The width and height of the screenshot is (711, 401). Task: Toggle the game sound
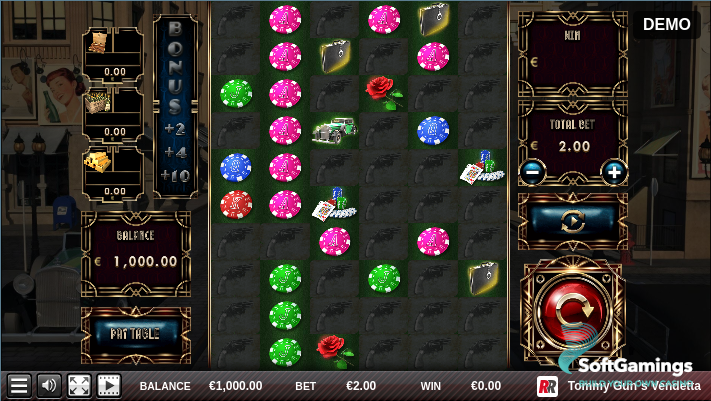pyautogui.click(x=48, y=386)
